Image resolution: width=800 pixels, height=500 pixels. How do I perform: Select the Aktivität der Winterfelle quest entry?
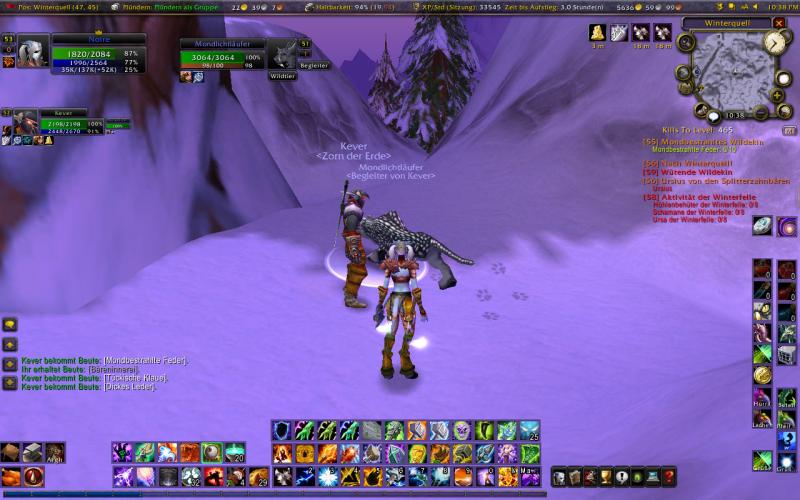[x=700, y=197]
